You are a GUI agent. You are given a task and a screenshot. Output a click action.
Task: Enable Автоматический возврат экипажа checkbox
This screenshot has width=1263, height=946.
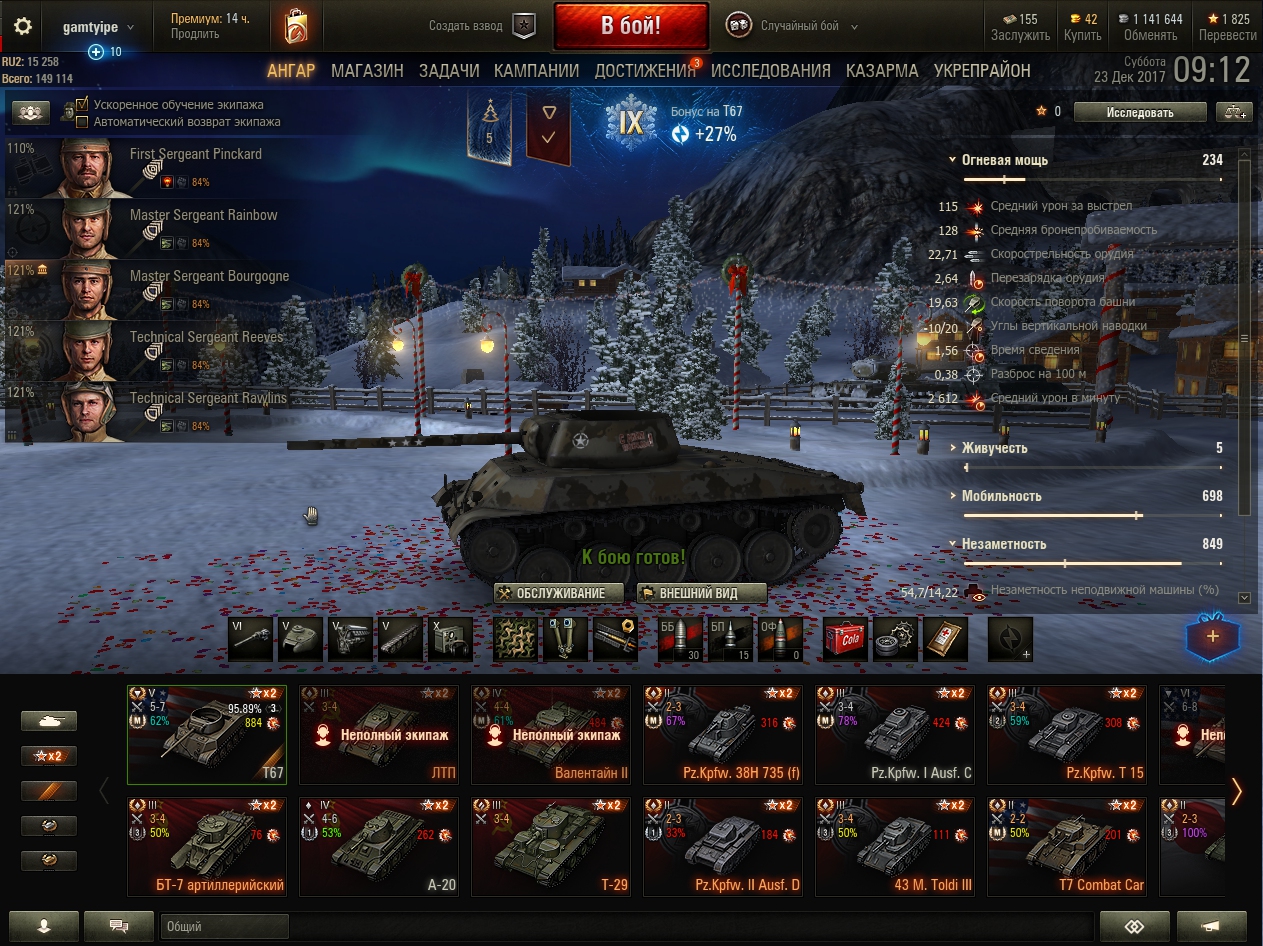(83, 122)
